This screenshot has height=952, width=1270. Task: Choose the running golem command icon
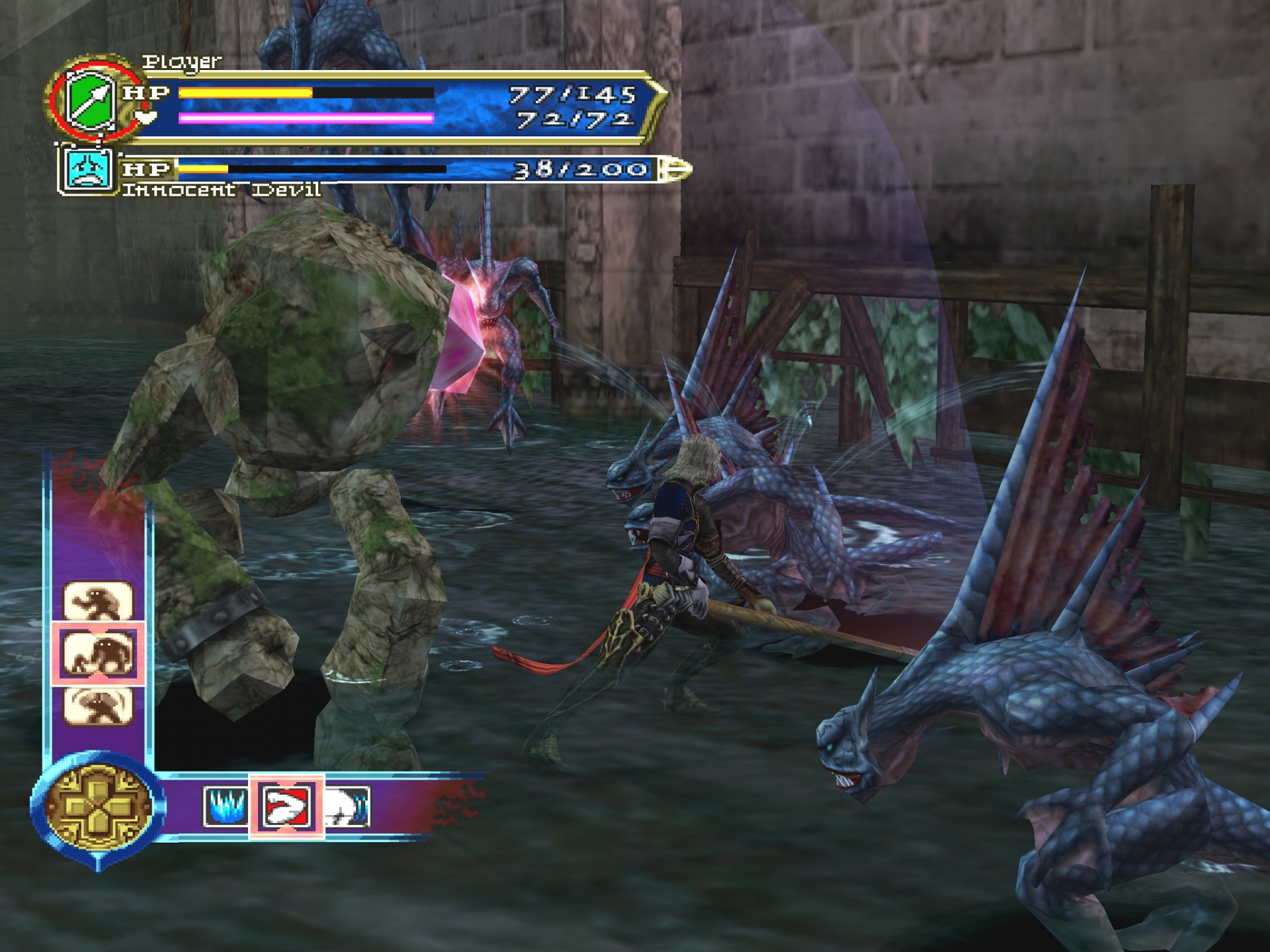point(98,600)
